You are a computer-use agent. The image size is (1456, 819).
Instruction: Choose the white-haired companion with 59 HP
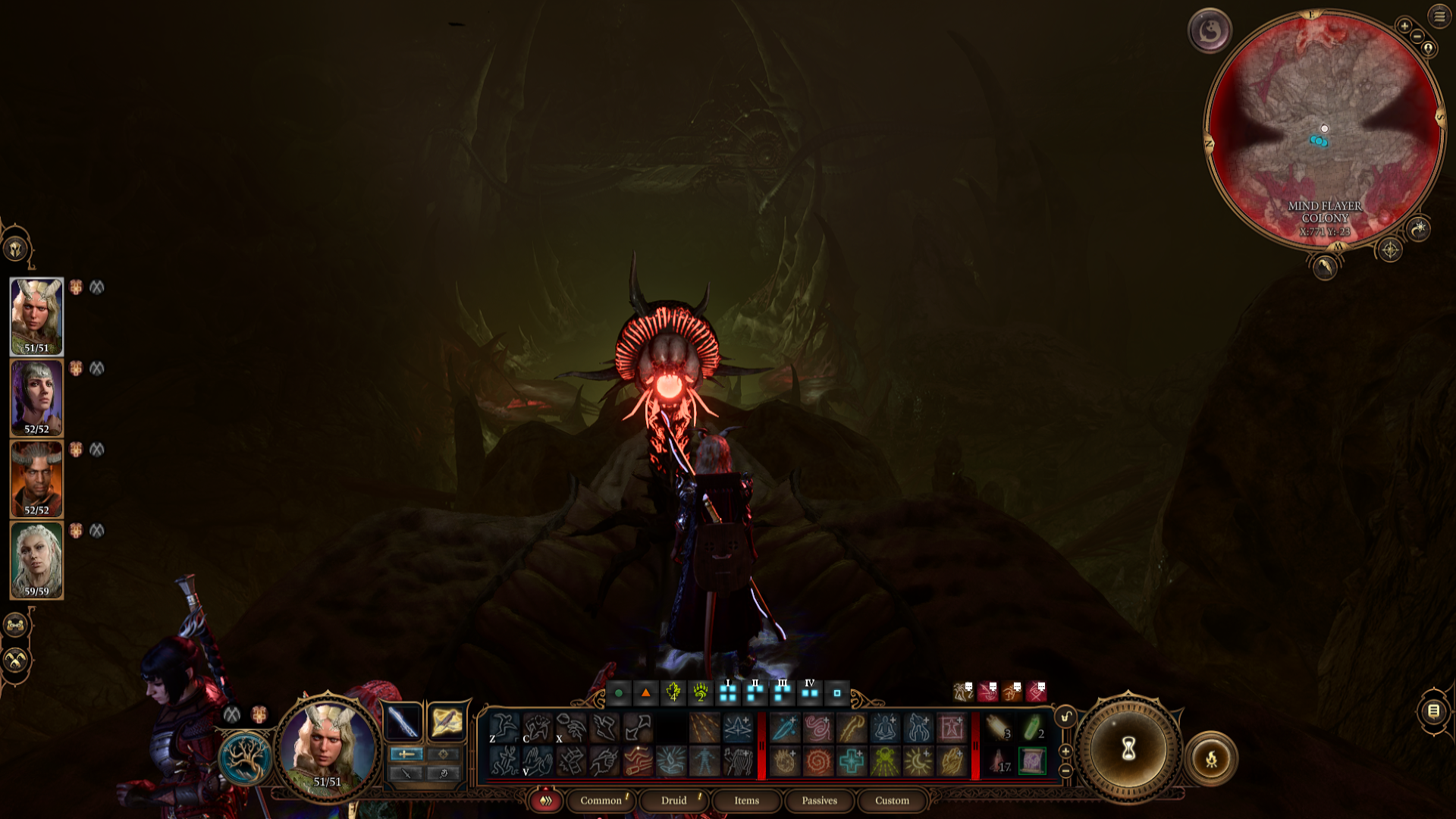point(36,560)
